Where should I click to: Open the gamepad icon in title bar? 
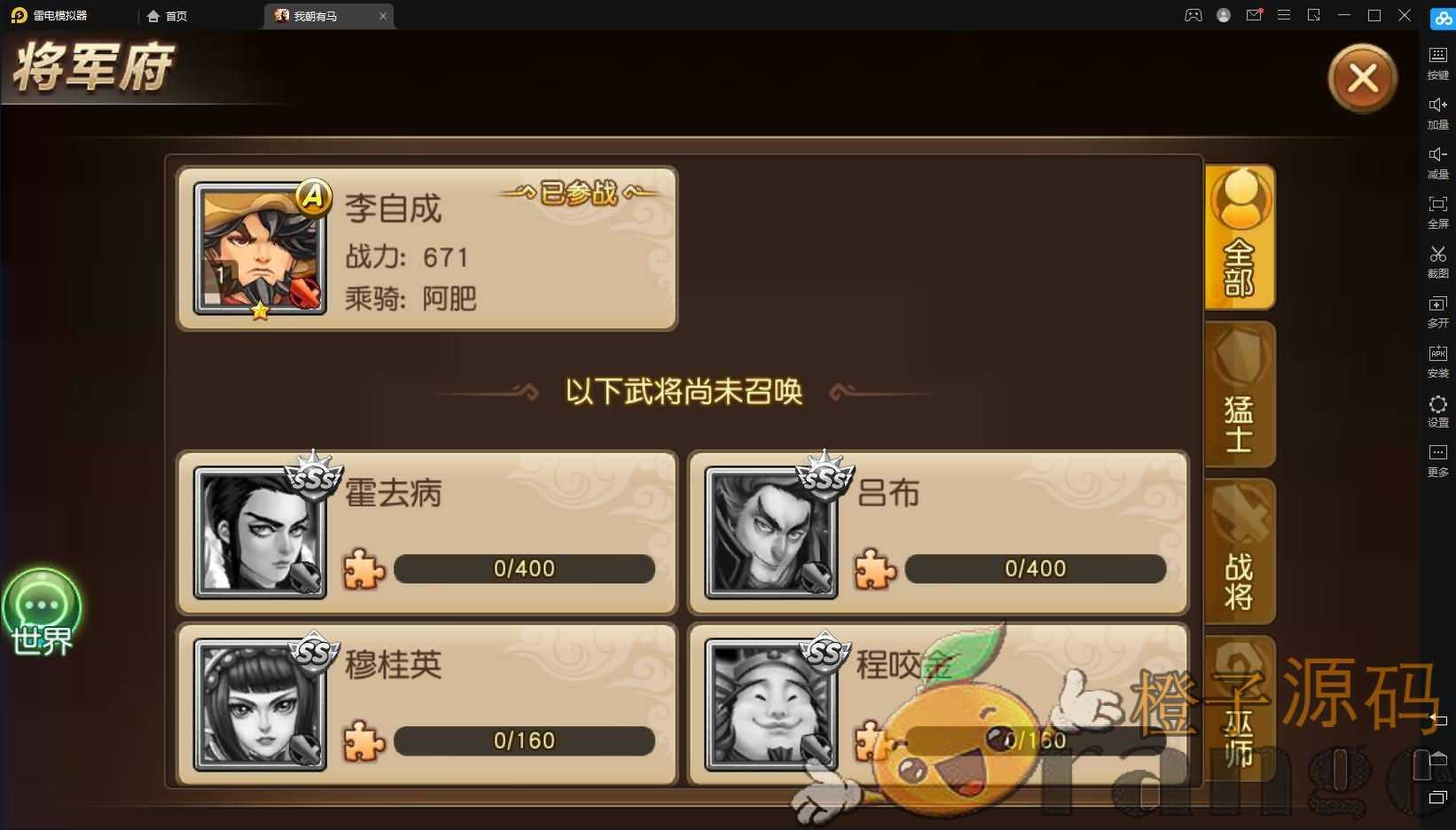[1193, 15]
